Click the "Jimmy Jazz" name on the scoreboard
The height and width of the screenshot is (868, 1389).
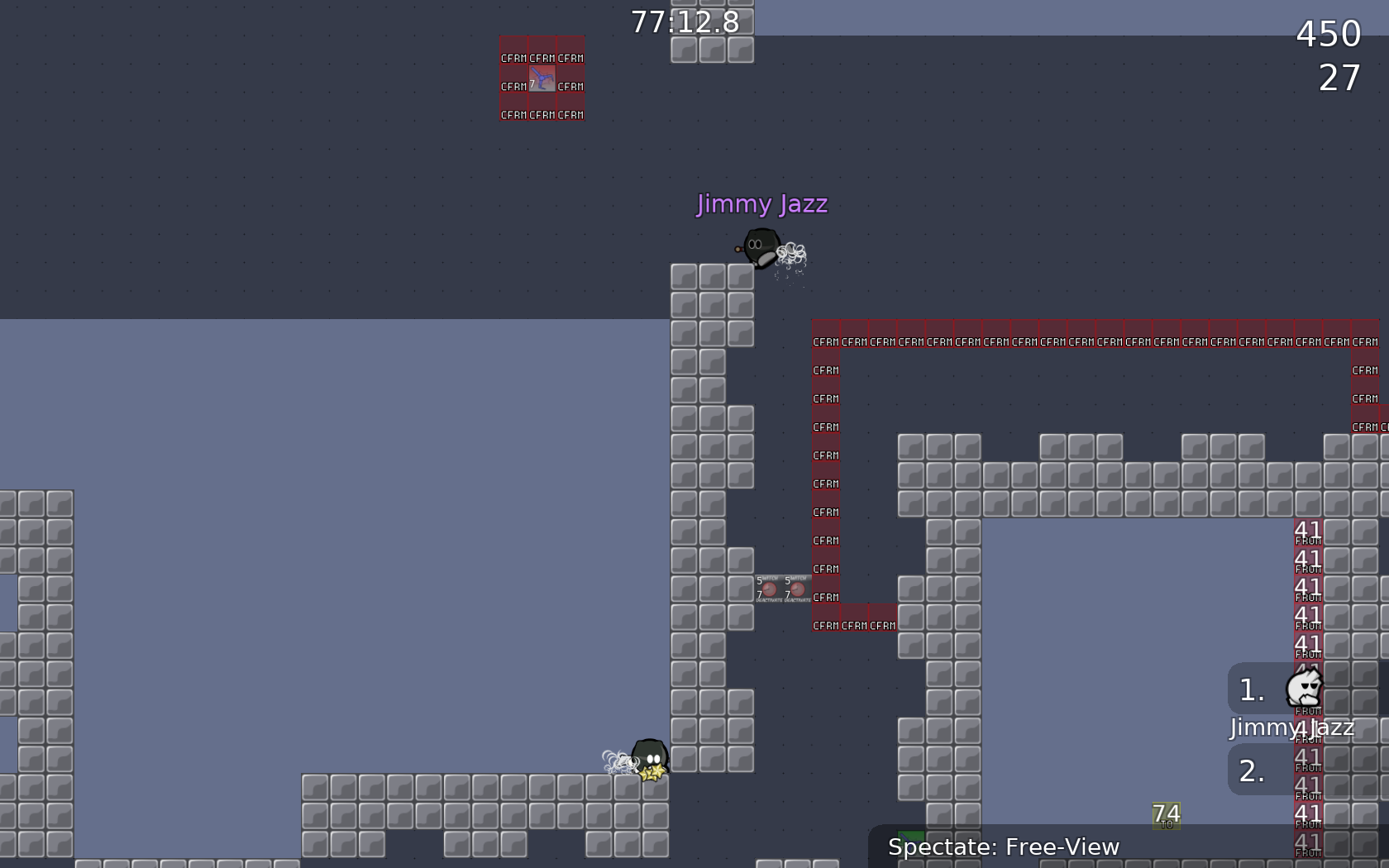(x=1291, y=728)
